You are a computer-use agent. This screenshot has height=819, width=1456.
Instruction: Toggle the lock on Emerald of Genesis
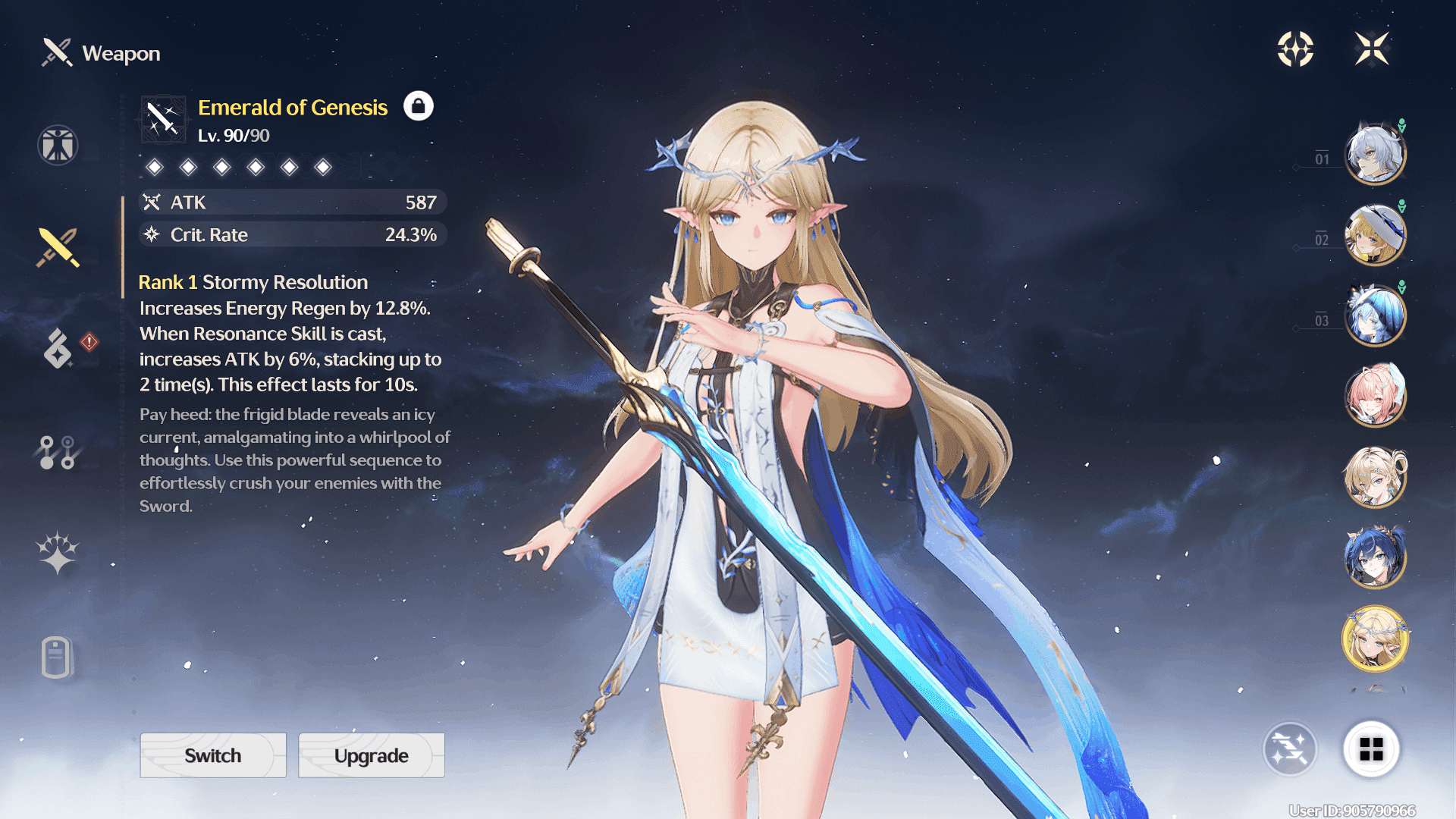point(418,106)
